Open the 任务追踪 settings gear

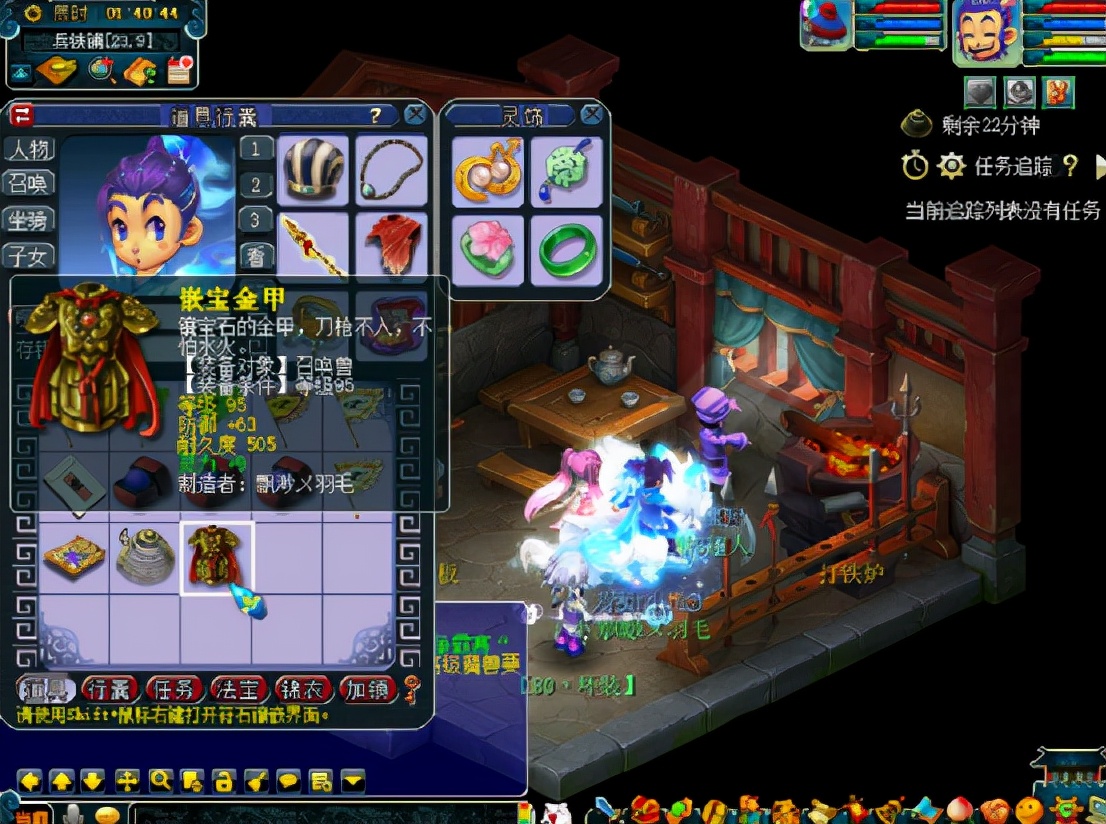point(951,166)
